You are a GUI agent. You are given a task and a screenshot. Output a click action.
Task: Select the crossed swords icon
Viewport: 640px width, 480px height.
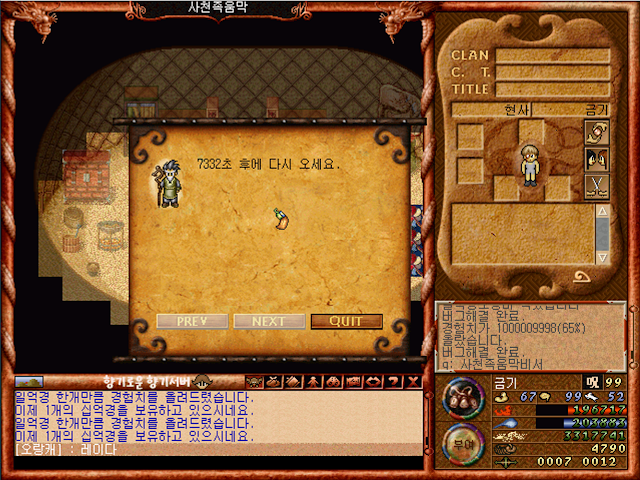pos(596,185)
